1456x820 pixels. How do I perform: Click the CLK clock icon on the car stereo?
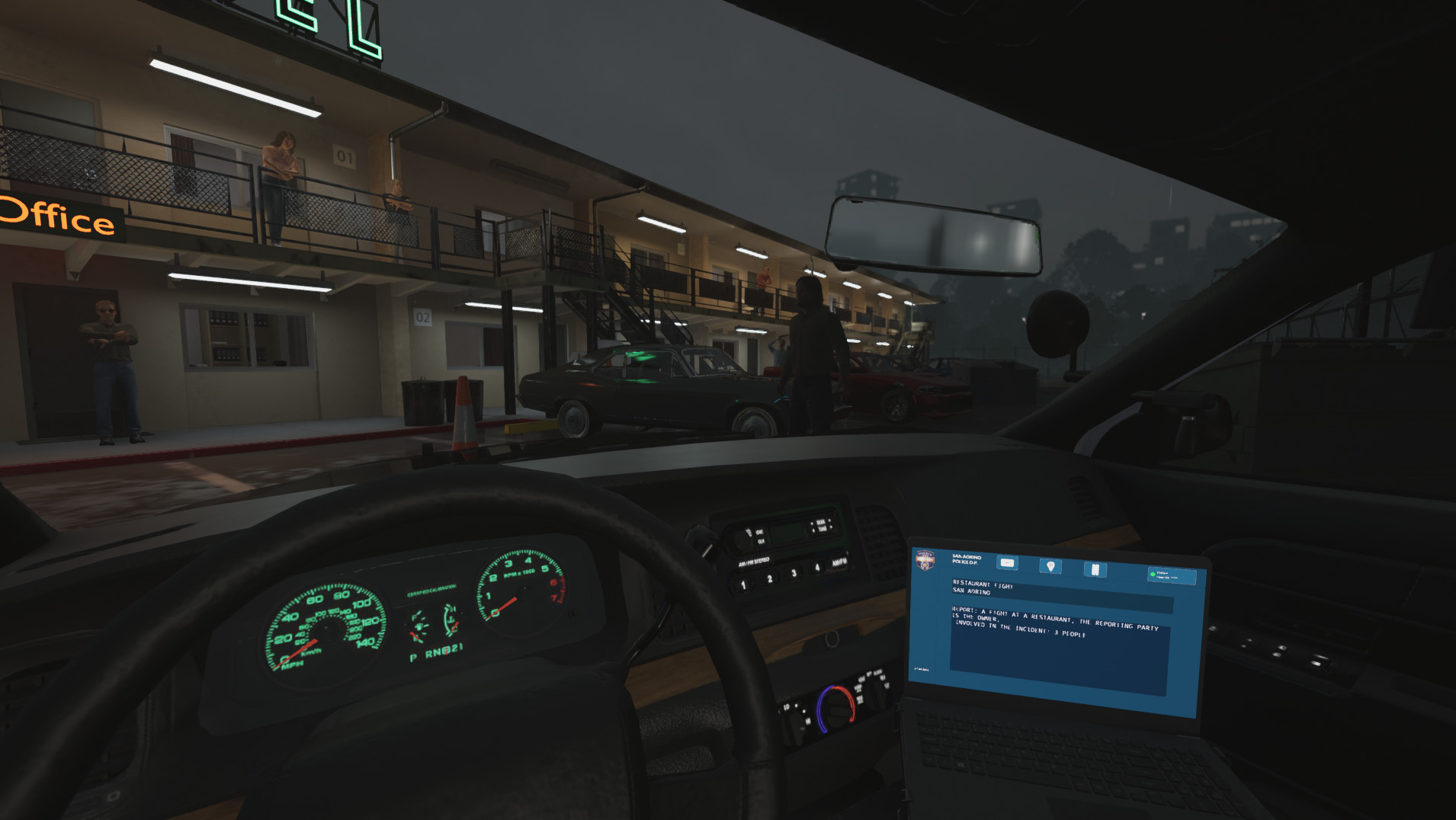(x=761, y=541)
